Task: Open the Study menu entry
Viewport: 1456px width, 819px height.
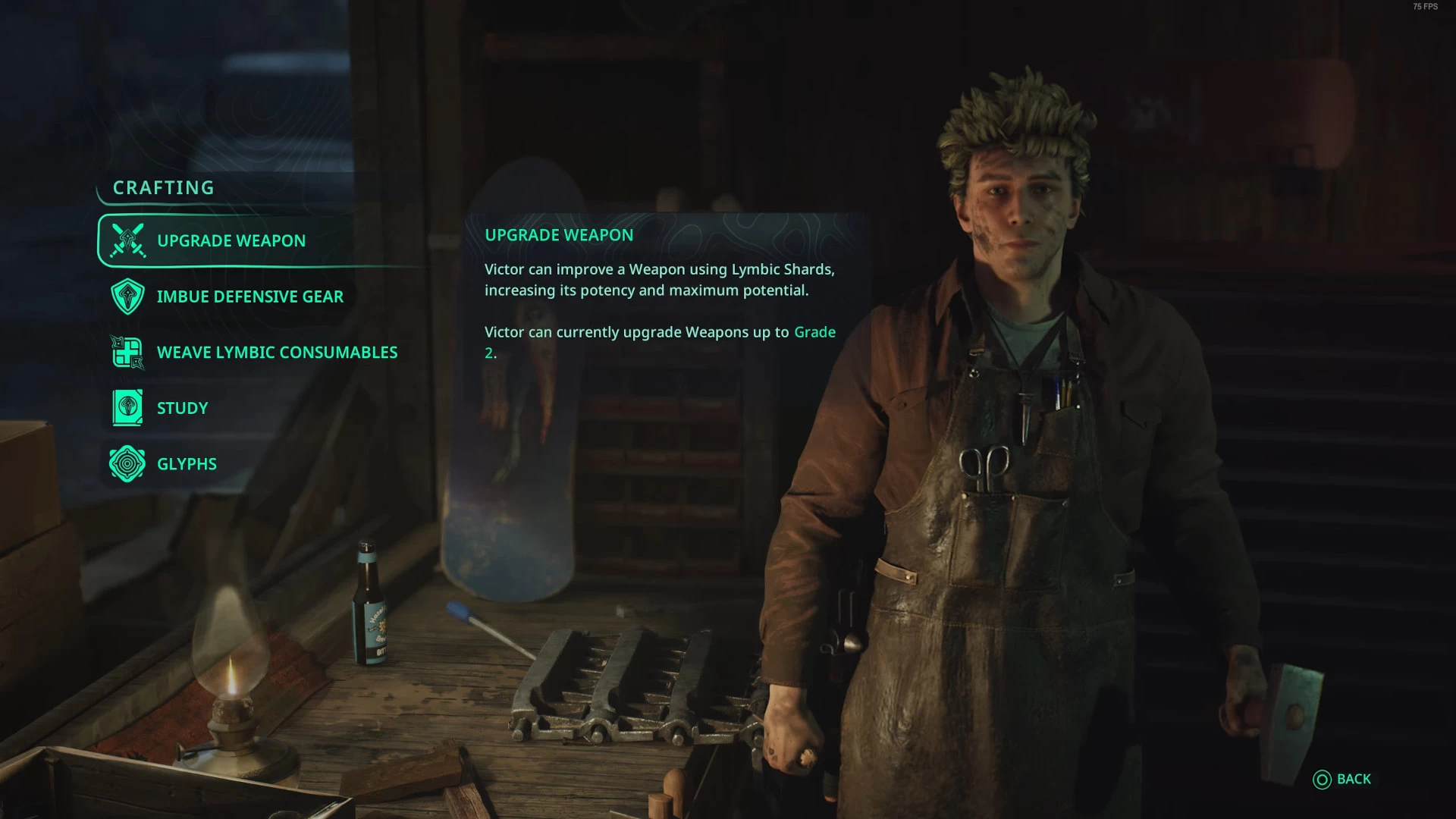Action: pos(181,408)
